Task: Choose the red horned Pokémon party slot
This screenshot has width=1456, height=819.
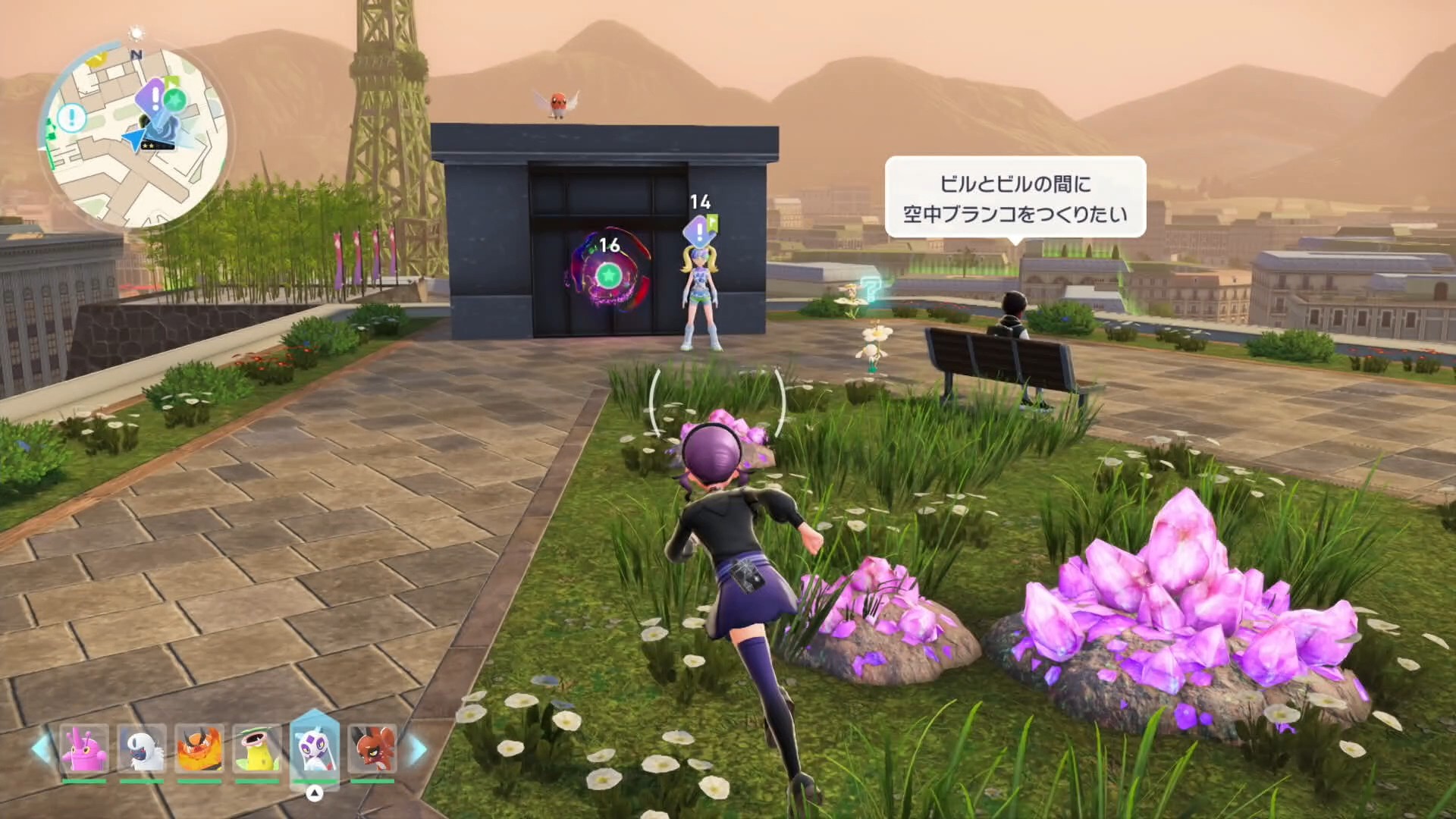Action: 372,748
